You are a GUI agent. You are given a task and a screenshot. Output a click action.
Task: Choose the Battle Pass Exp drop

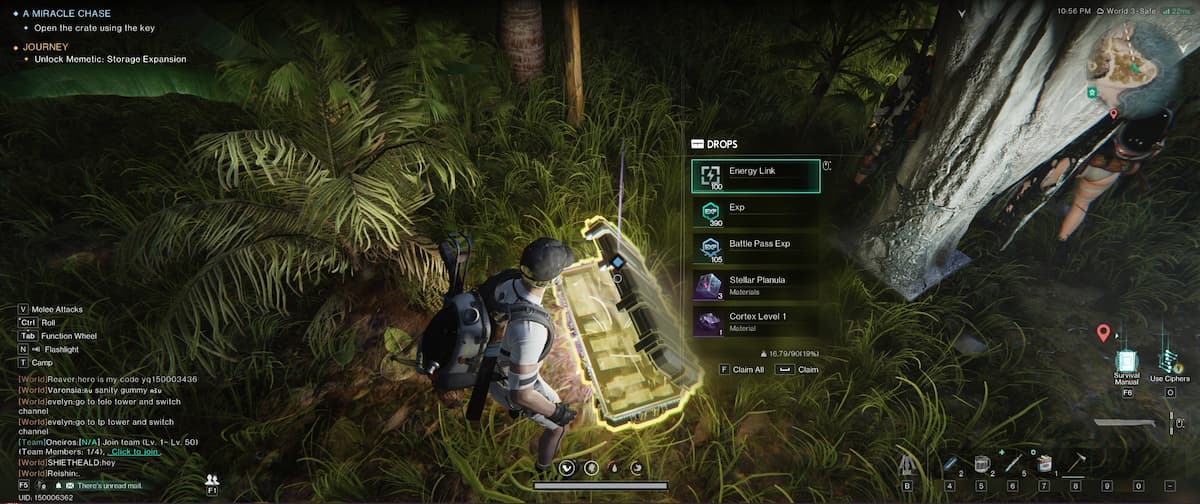click(x=755, y=249)
